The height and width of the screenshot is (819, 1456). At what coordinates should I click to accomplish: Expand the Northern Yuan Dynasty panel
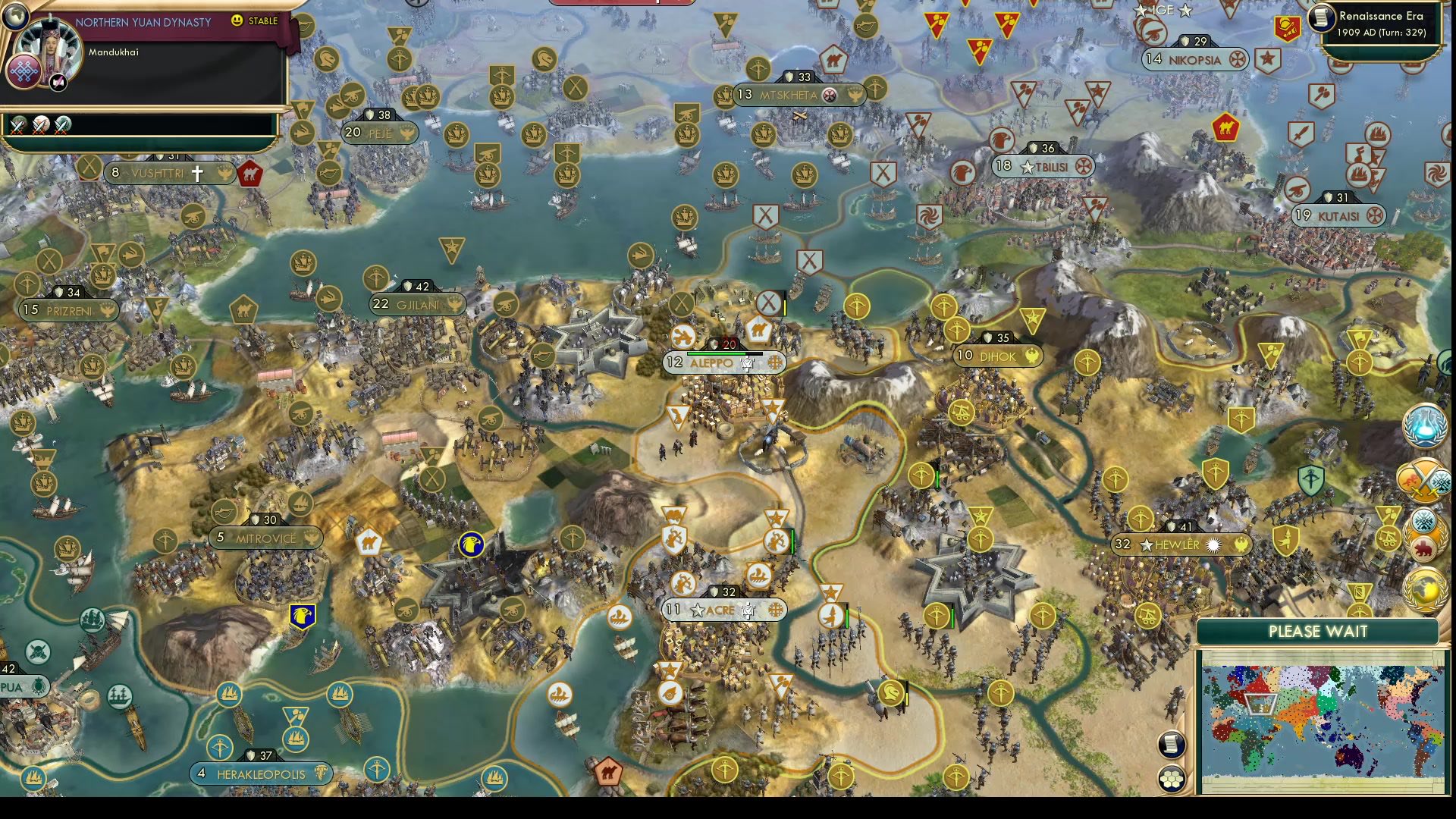144,23
